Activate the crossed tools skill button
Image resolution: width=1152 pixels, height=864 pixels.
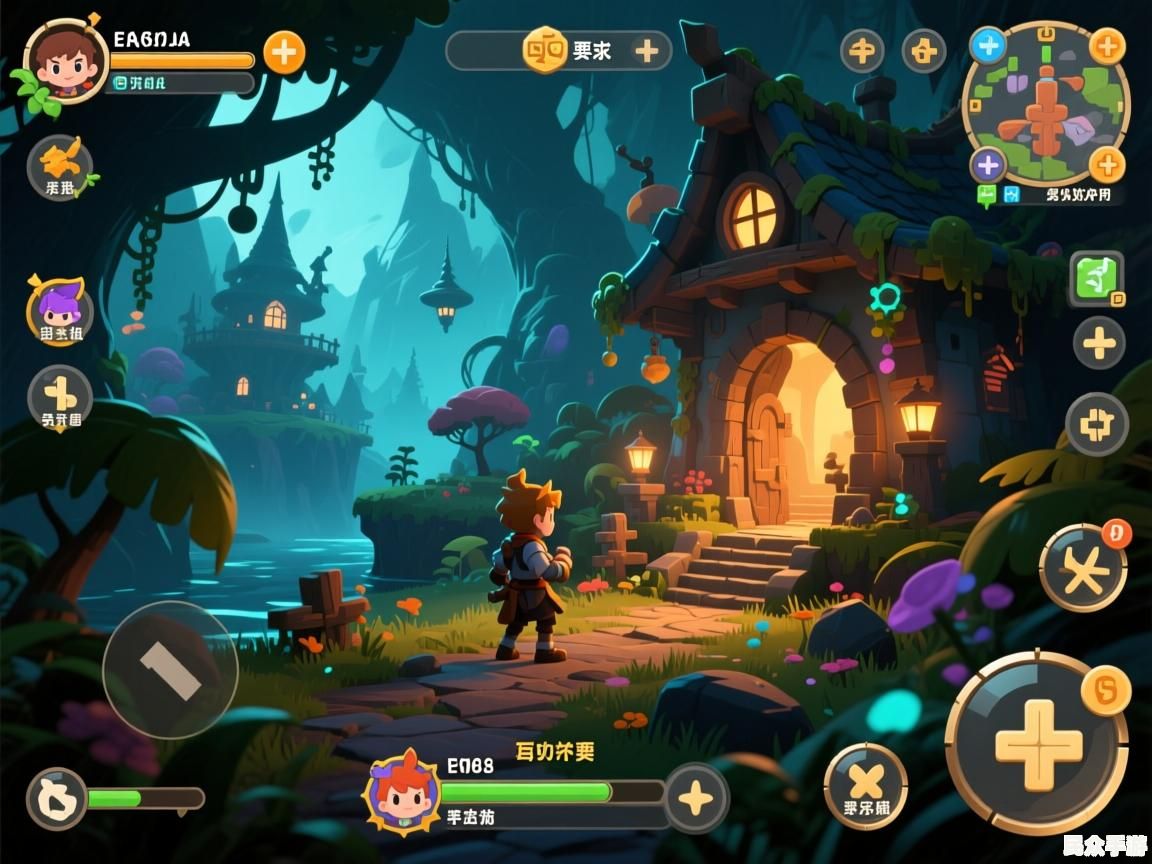click(x=1083, y=570)
